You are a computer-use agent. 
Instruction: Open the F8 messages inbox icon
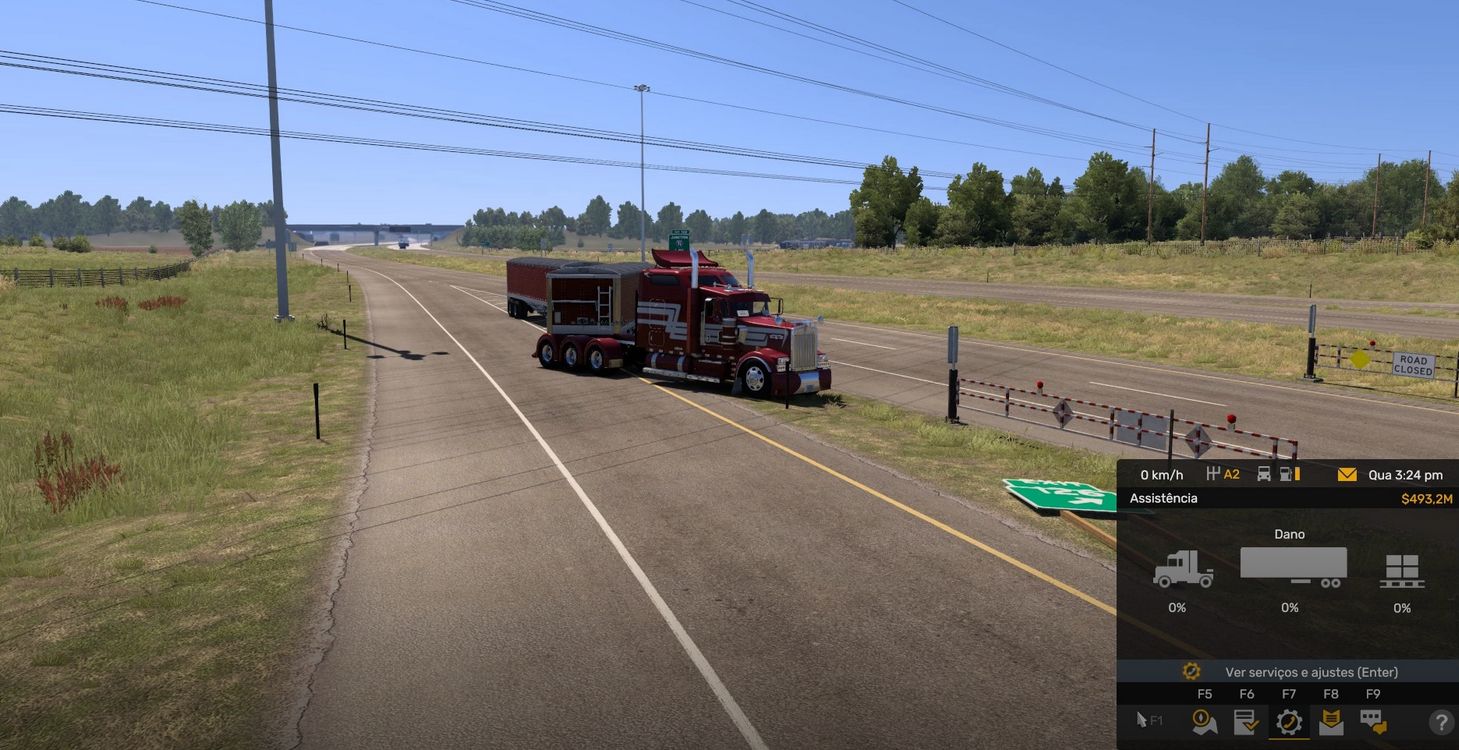point(1330,722)
